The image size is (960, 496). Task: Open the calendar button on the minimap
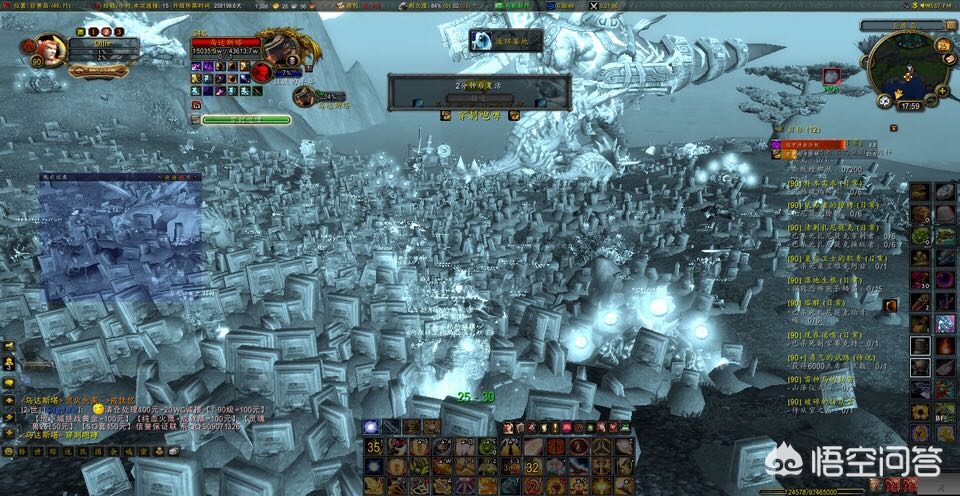point(940,42)
